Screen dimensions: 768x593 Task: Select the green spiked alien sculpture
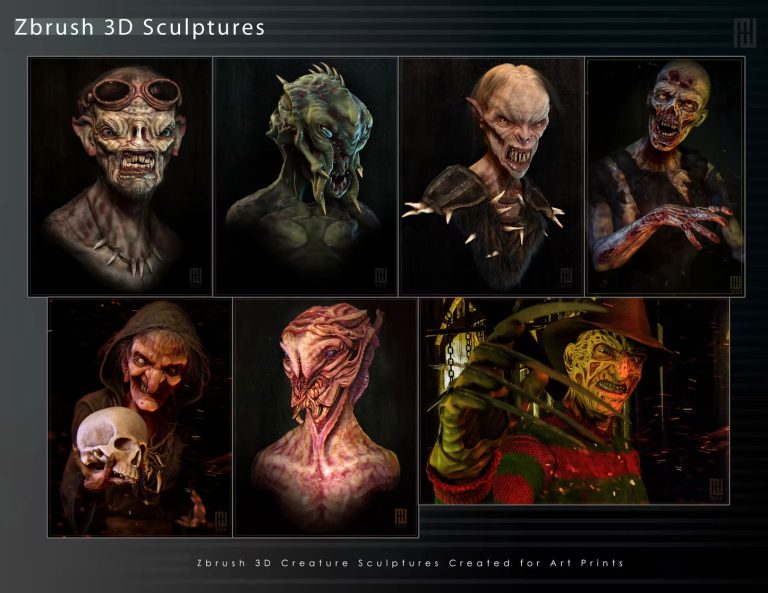coord(305,176)
